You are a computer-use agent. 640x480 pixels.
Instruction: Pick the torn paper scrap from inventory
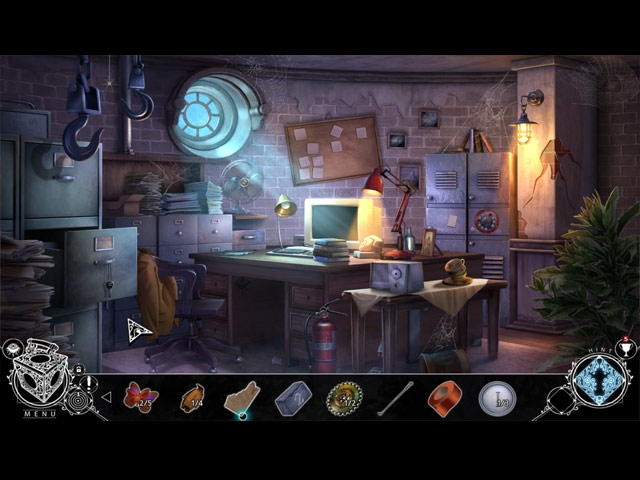[242, 398]
